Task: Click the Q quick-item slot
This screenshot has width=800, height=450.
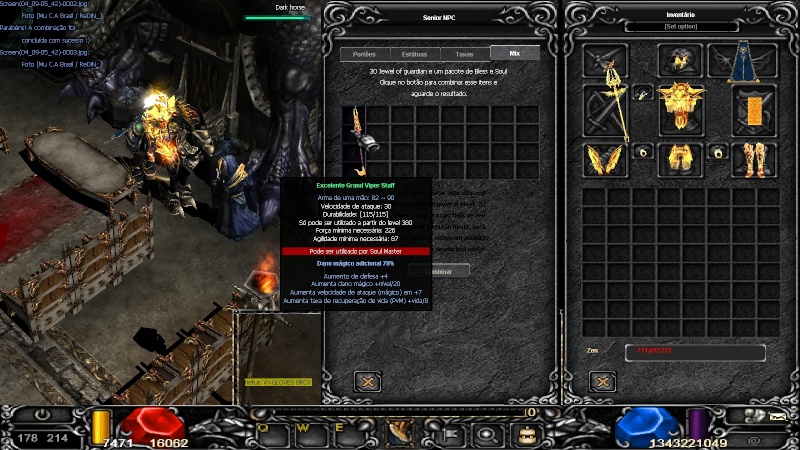Action: [x=265, y=431]
